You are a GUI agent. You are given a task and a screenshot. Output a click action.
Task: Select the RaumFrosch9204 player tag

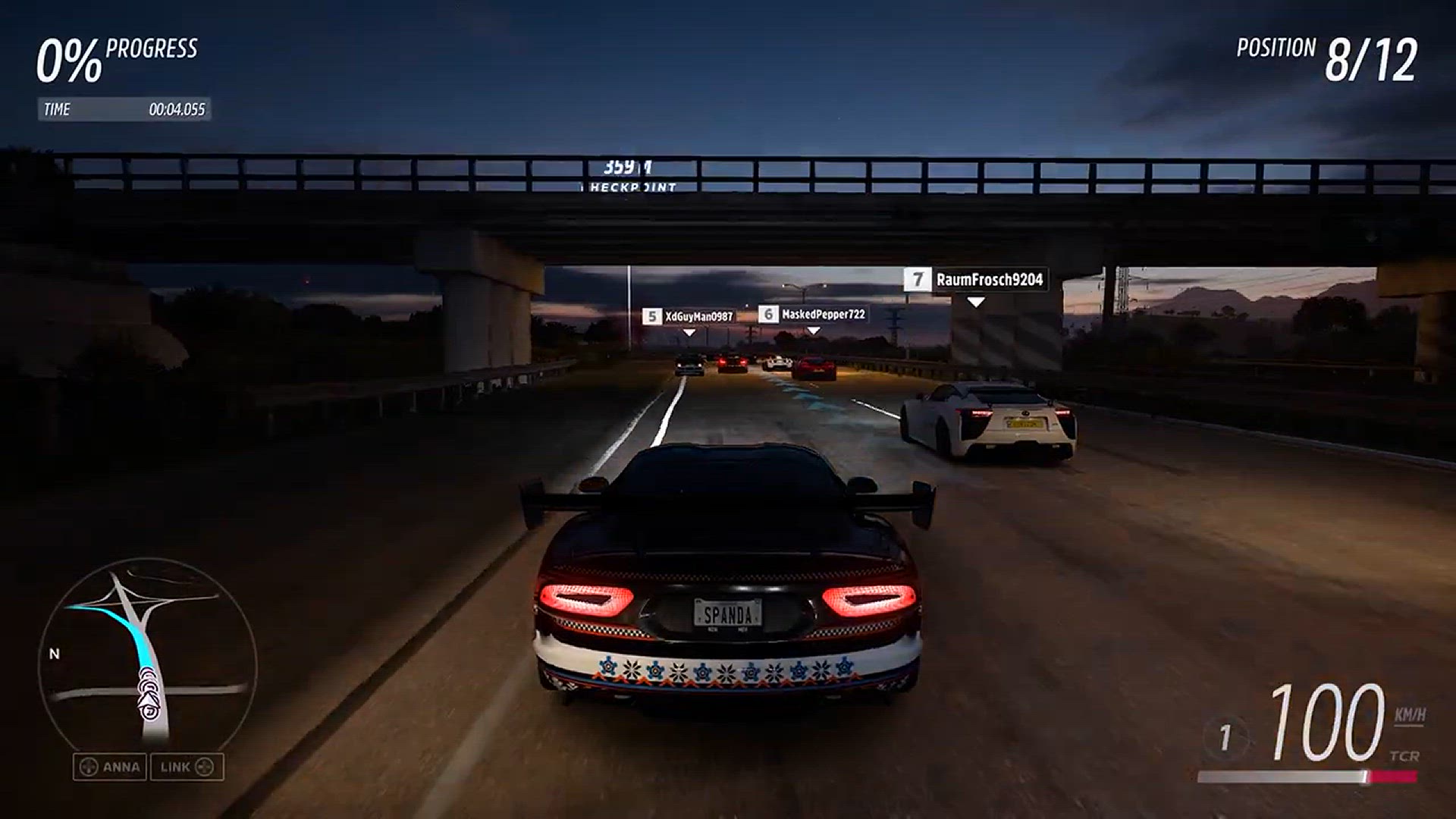(x=976, y=280)
